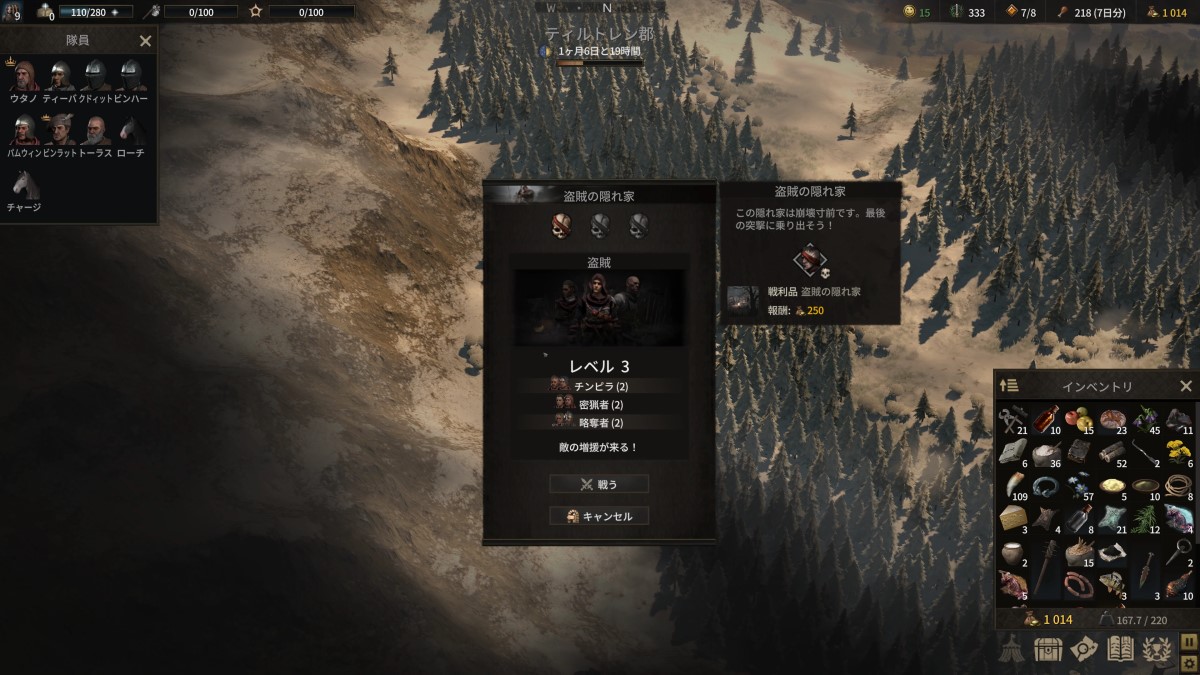Select party leader ウタノ's portrait
This screenshot has width=1200, height=675.
(24, 77)
